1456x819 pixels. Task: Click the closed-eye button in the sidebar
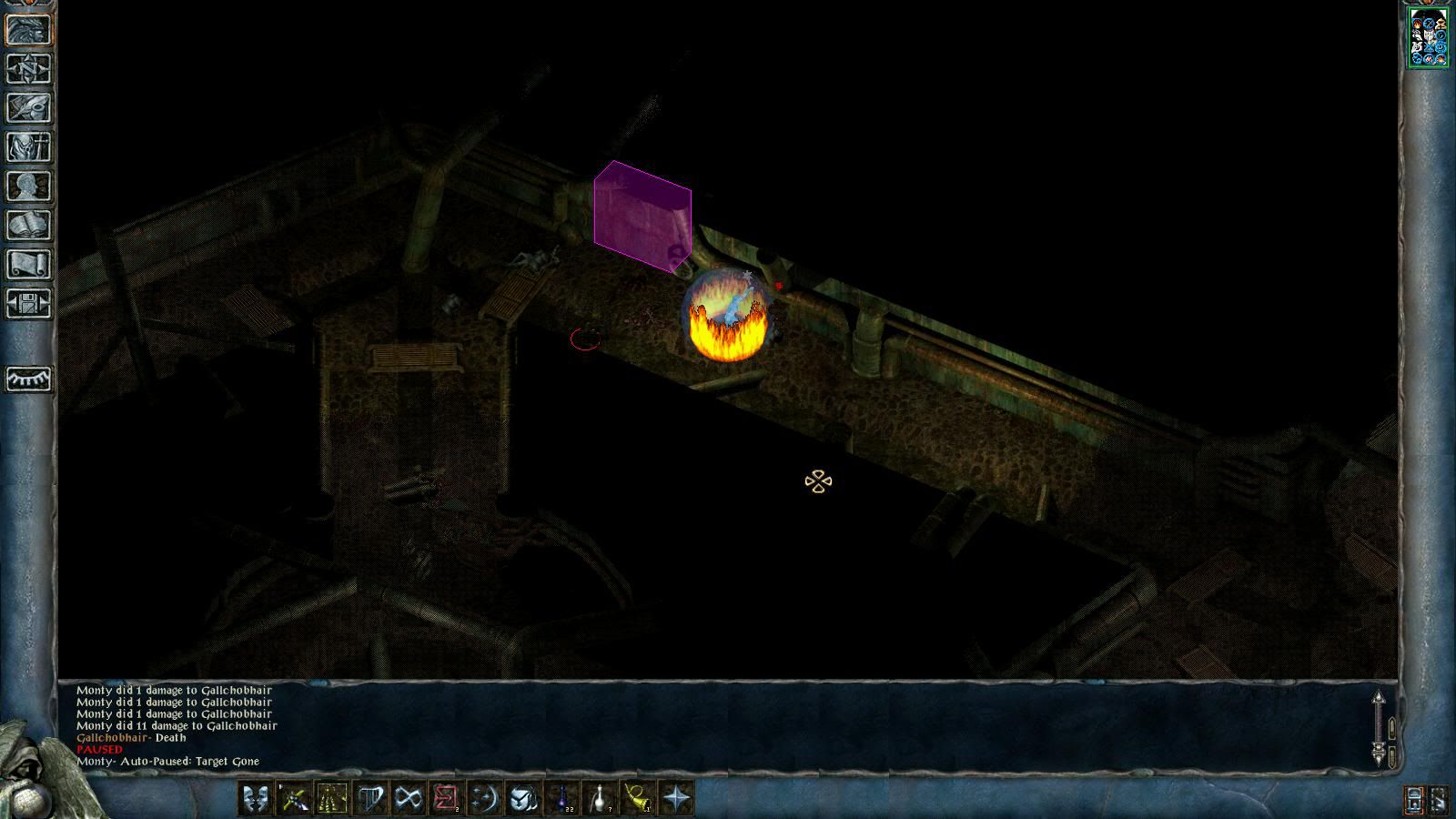(28, 378)
